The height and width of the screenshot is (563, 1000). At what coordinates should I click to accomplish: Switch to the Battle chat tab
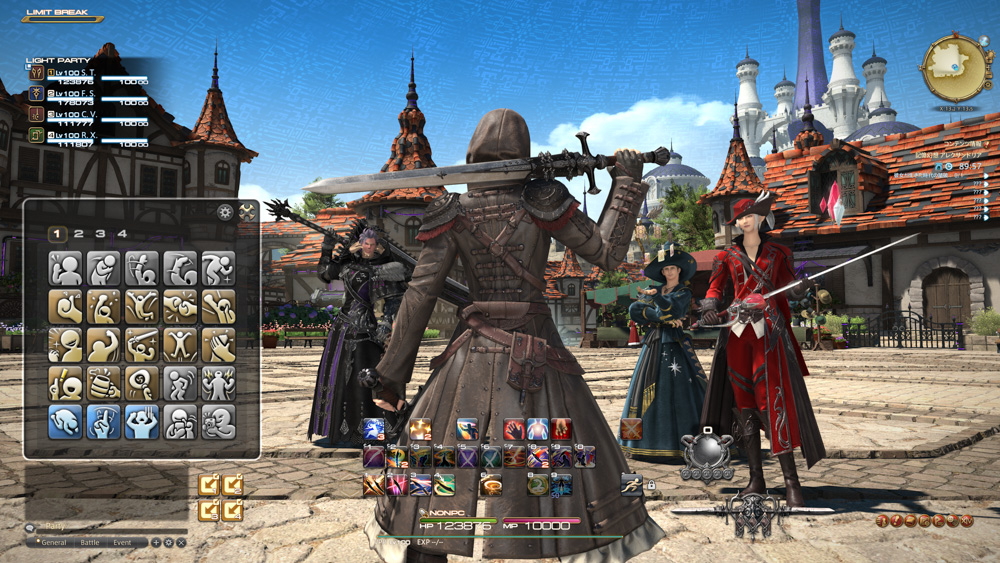[90, 542]
